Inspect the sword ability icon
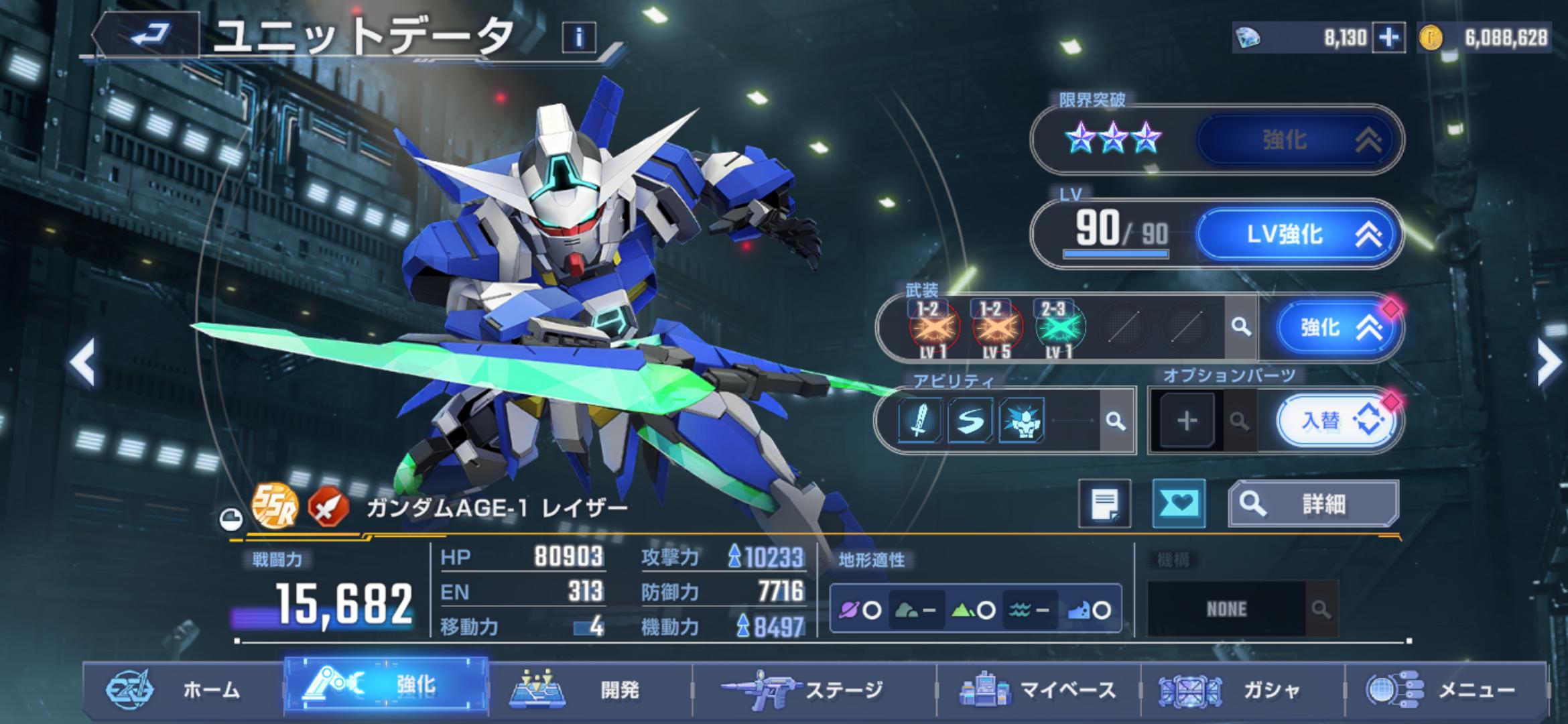1568x724 pixels. (x=919, y=421)
